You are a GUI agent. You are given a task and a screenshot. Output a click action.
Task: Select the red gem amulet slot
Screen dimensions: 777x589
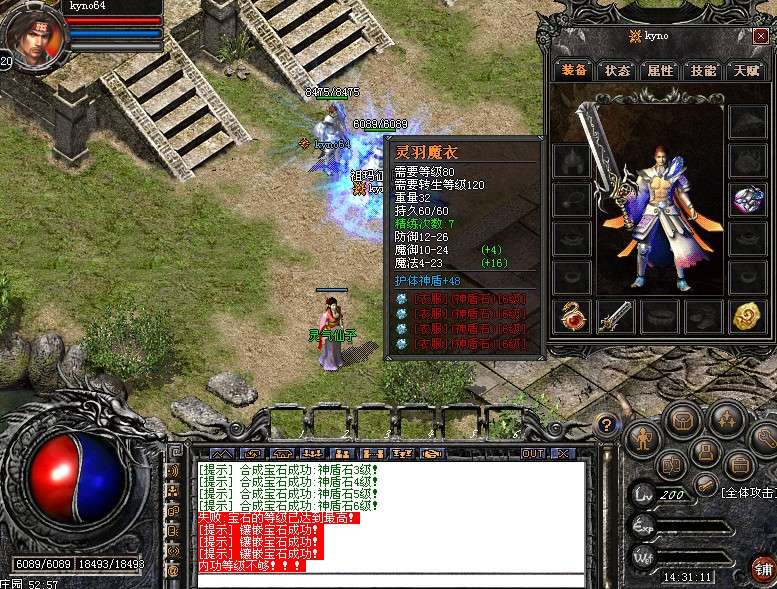pos(572,316)
